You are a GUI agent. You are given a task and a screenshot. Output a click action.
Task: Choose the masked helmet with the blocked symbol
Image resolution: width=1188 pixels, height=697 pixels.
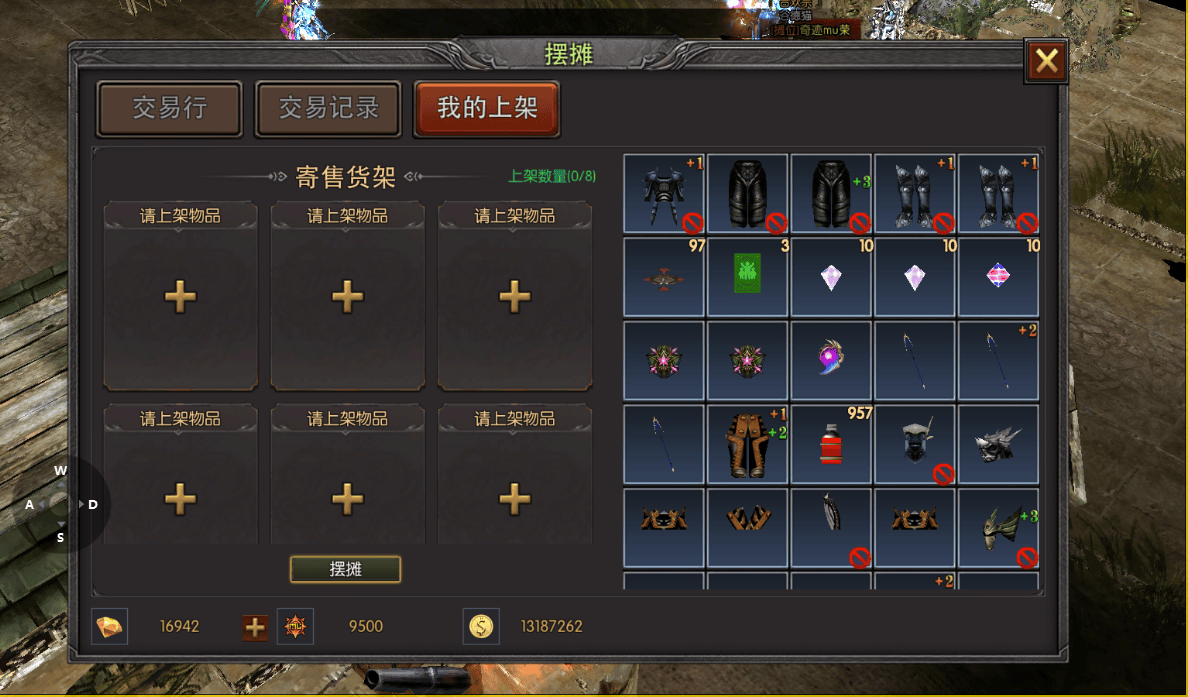[x=914, y=444]
